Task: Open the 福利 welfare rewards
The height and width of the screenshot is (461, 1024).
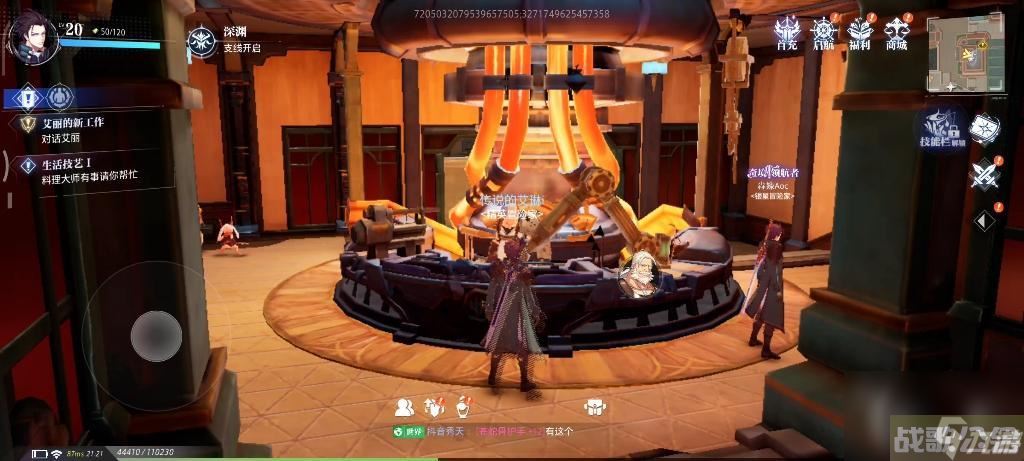Action: pyautogui.click(x=860, y=33)
